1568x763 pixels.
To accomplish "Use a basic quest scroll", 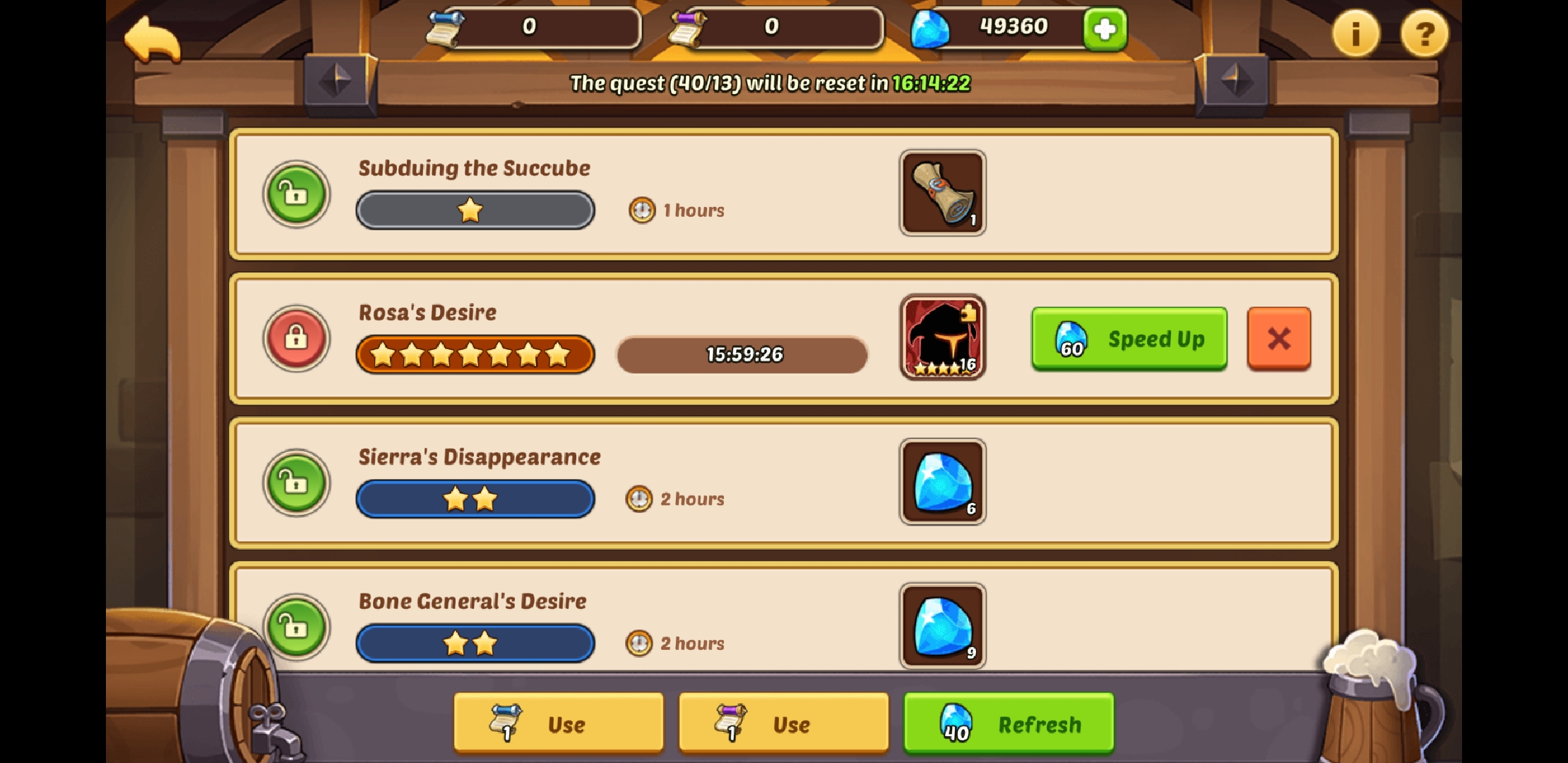I will 557,723.
